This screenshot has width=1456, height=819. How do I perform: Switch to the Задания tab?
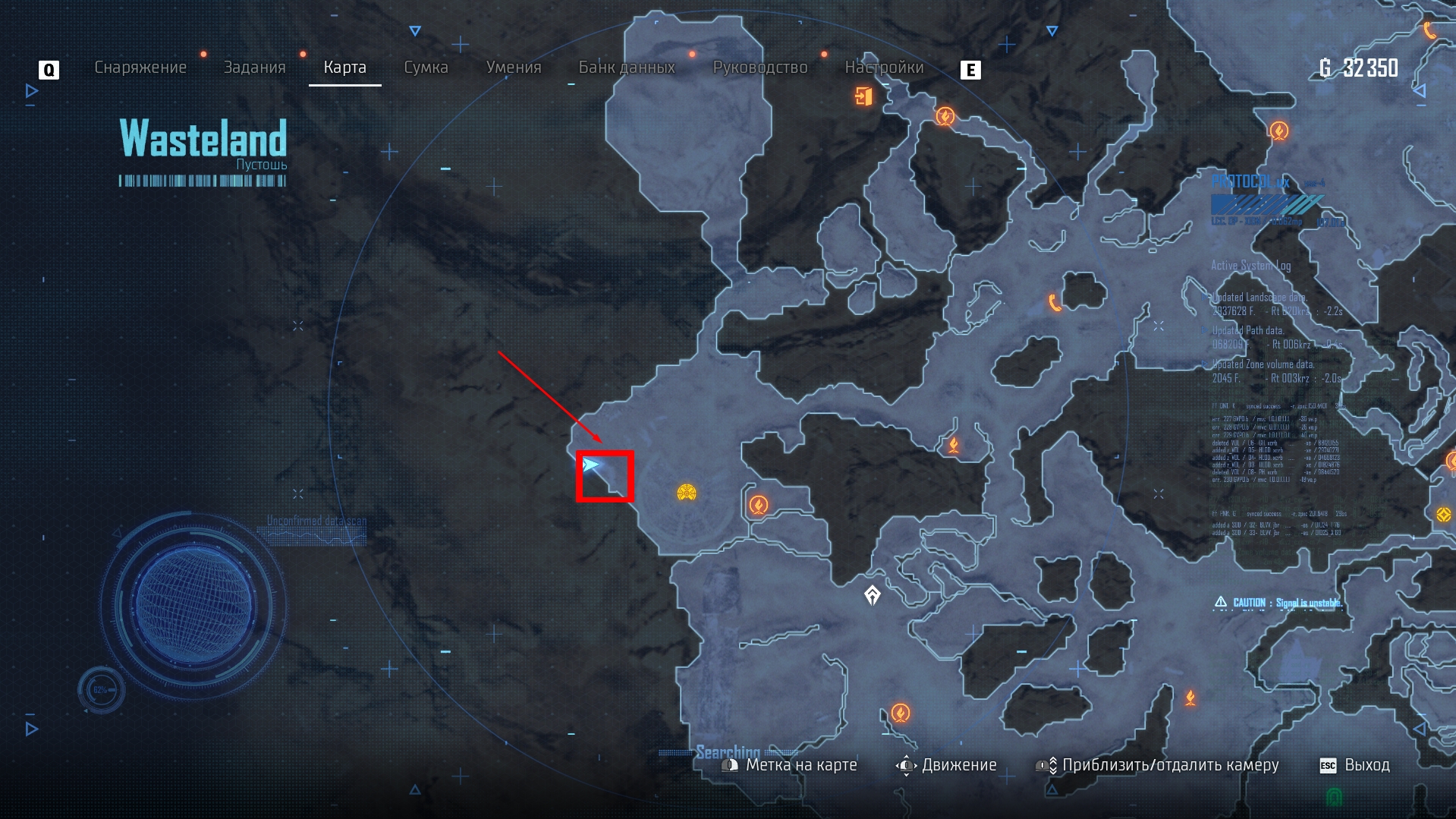tap(254, 68)
